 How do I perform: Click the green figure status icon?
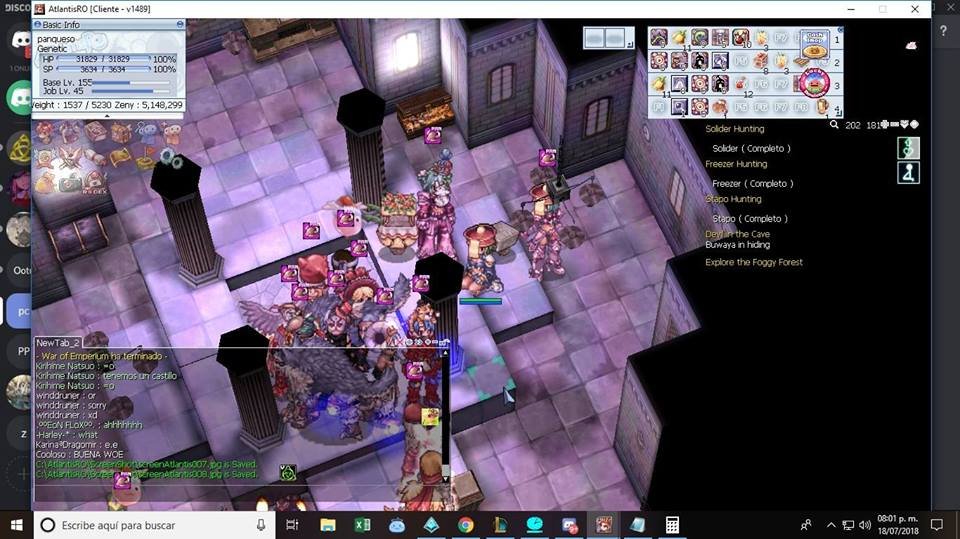point(908,148)
